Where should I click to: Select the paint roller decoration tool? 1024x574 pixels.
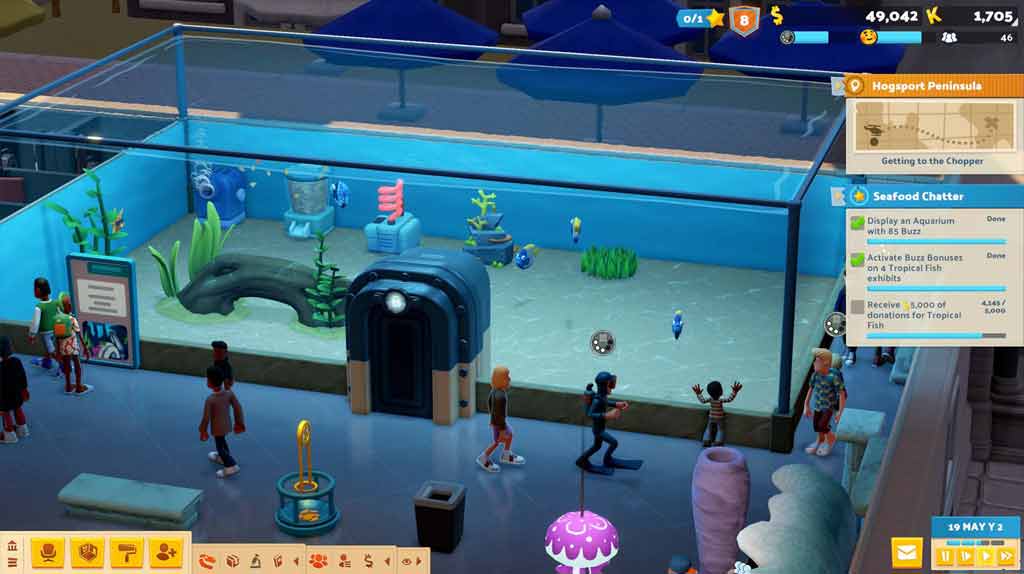tap(126, 551)
